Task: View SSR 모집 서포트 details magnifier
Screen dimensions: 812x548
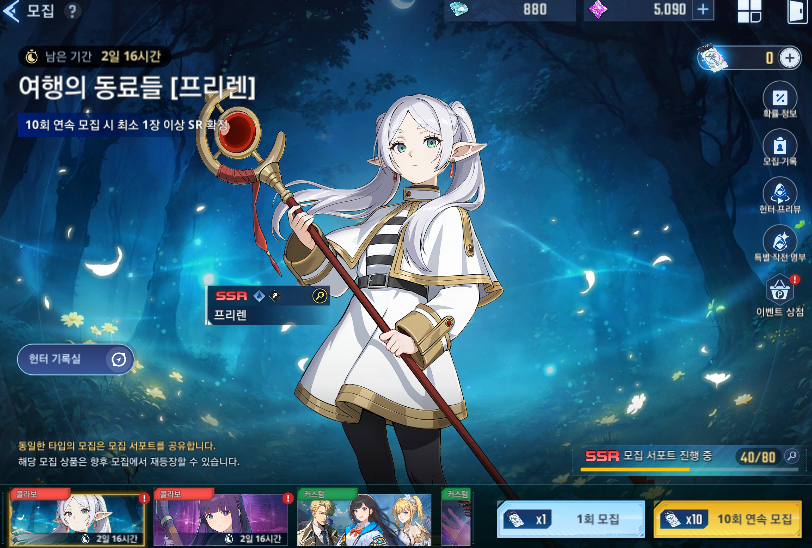Action: pyautogui.click(x=792, y=457)
